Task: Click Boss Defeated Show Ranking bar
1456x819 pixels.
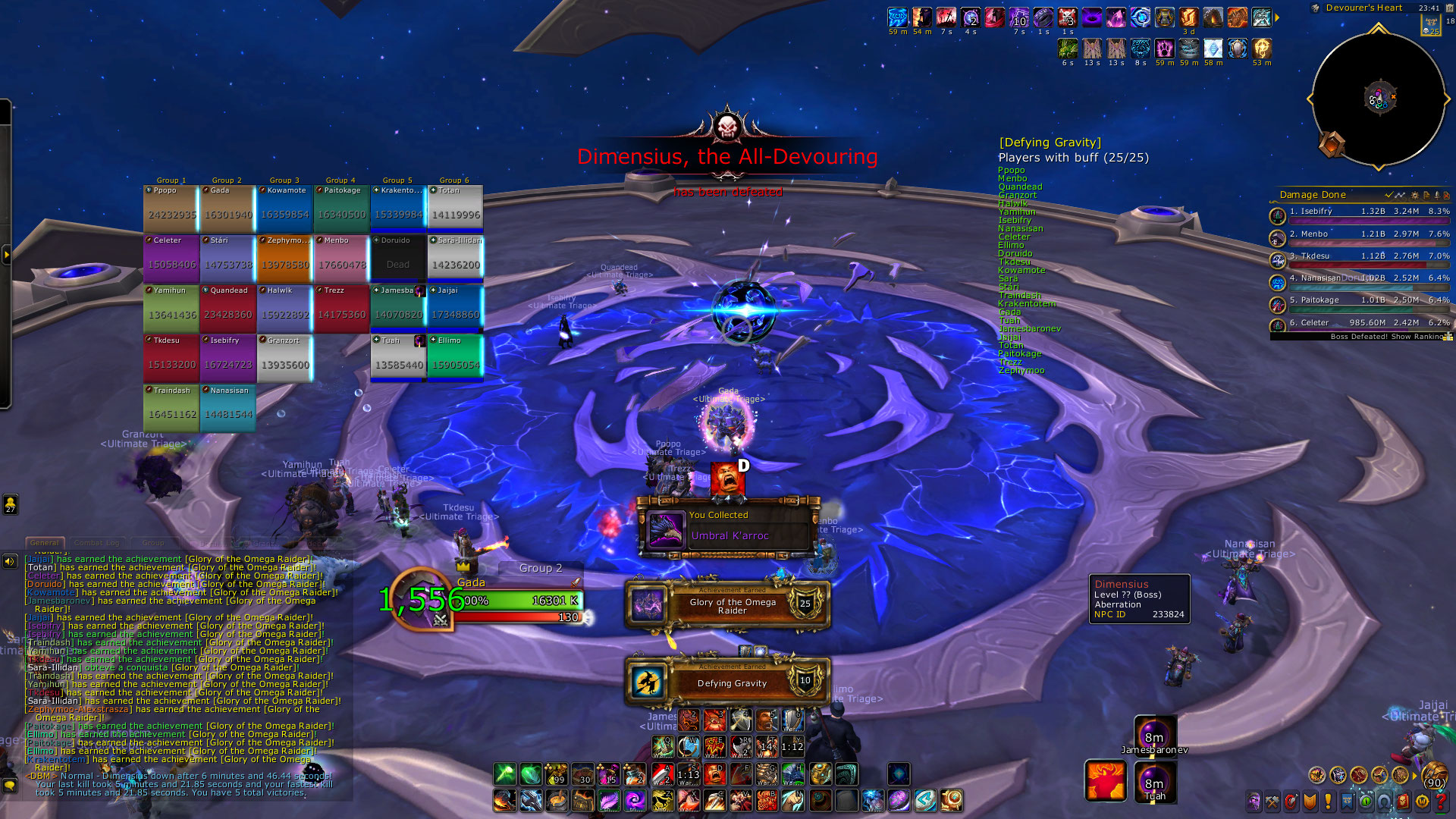Action: [x=1359, y=337]
